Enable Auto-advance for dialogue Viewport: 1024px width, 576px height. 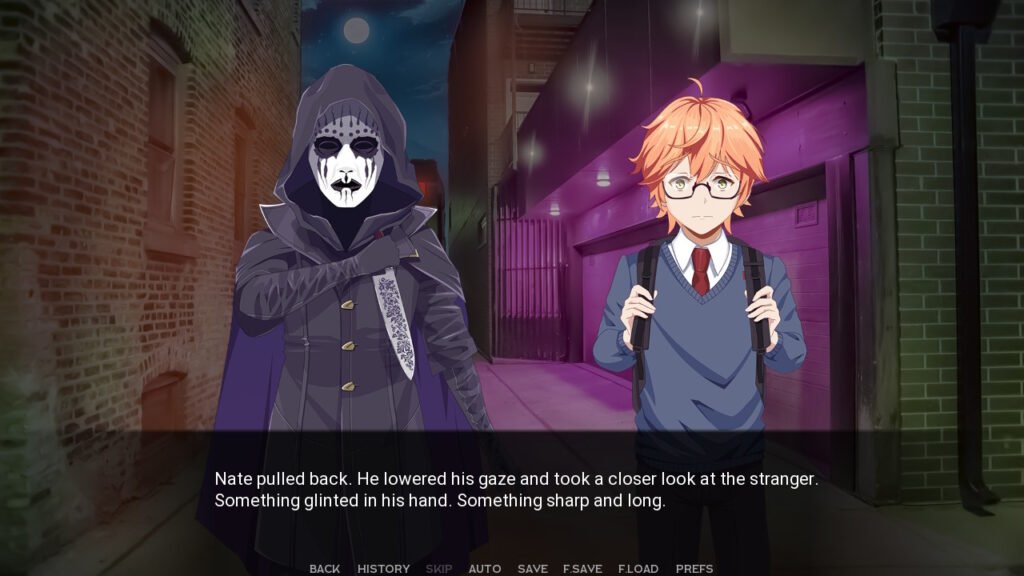click(x=485, y=569)
